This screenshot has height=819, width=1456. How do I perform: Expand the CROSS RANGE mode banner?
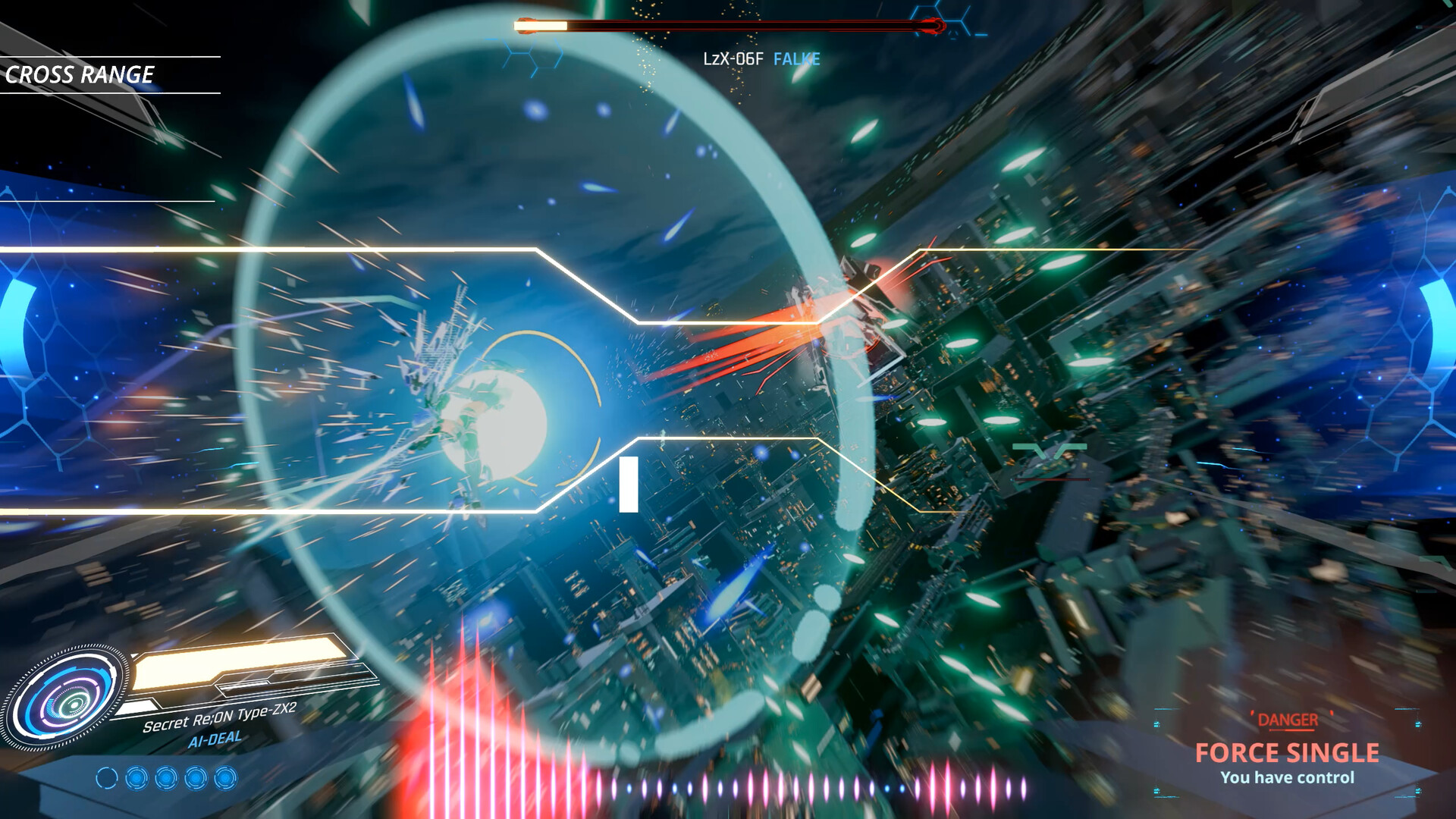click(x=81, y=75)
